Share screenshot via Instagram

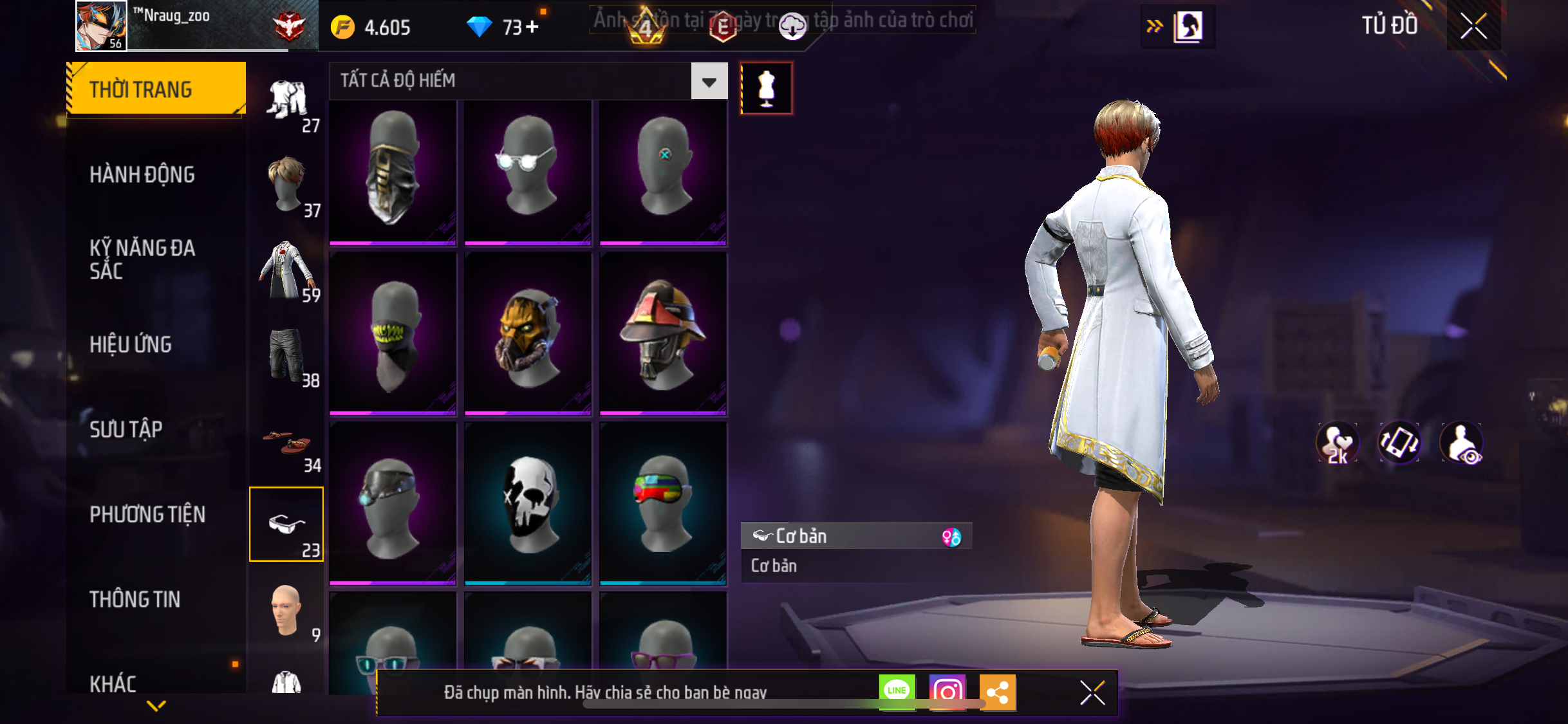pos(947,692)
